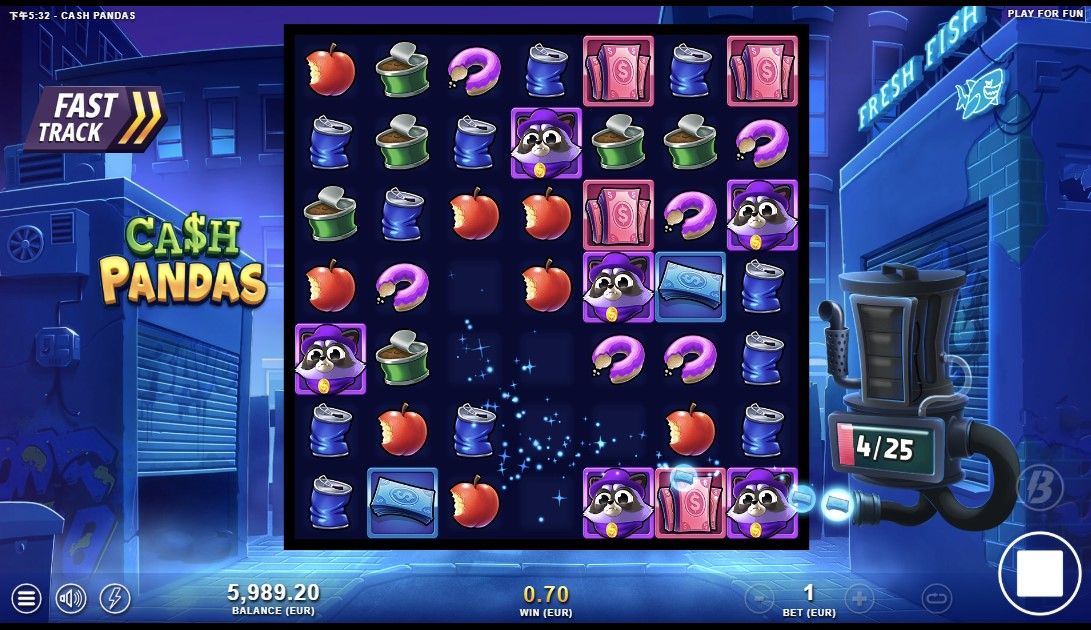Activate the Fast Track feature
The image size is (1091, 630).
96,118
